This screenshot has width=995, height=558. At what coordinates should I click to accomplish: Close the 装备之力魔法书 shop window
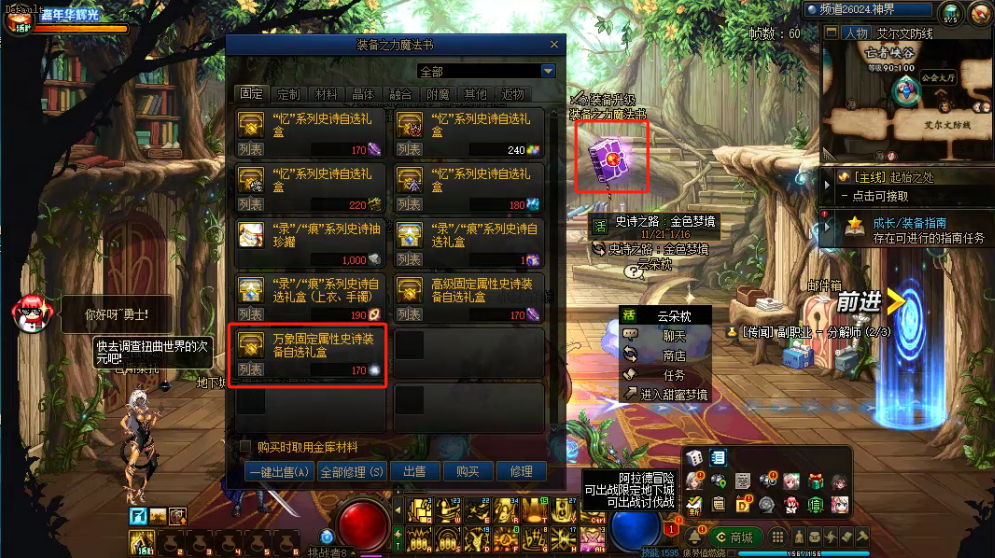tap(554, 45)
